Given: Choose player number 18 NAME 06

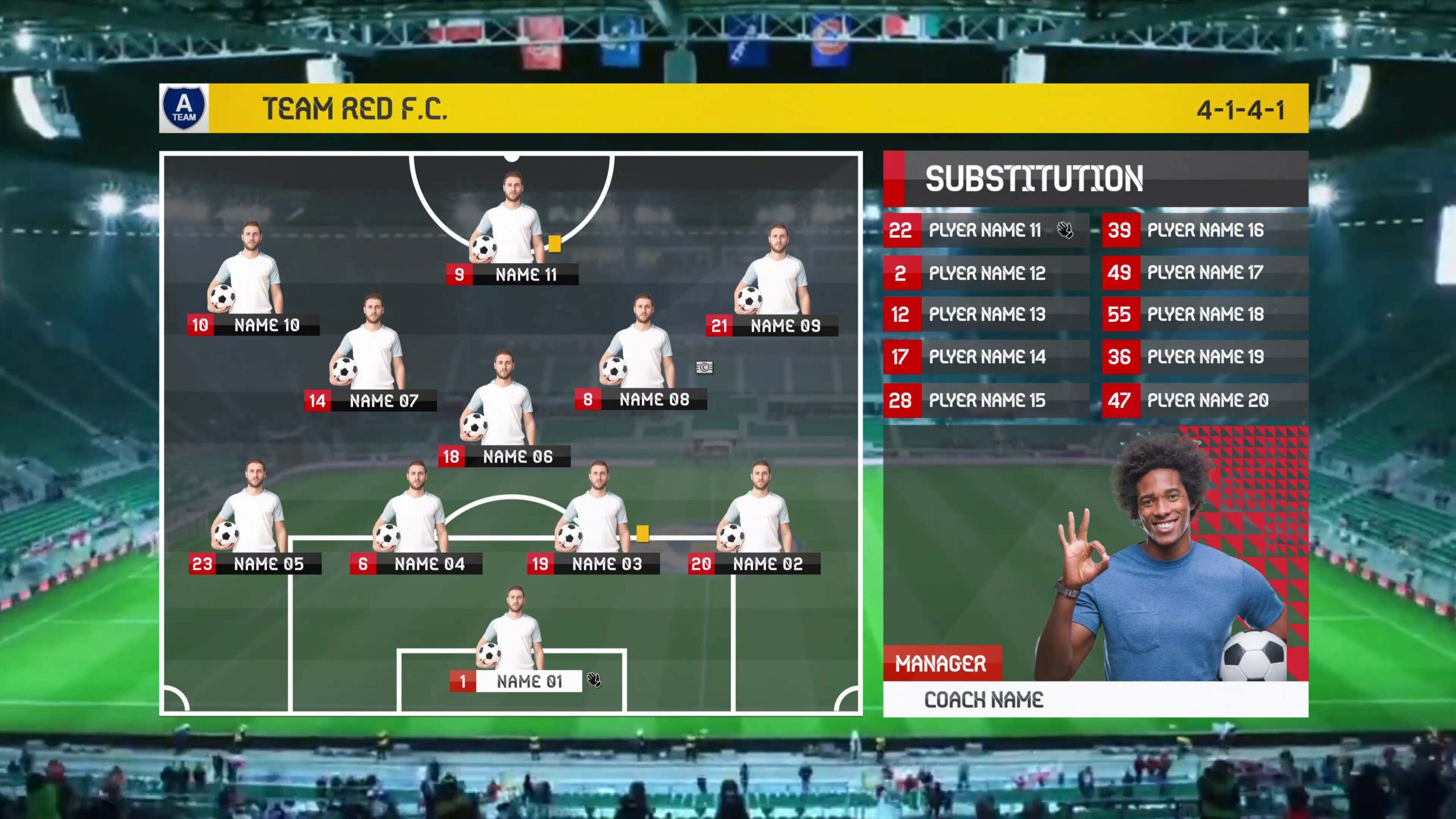Looking at the screenshot, I should pyautogui.click(x=504, y=457).
